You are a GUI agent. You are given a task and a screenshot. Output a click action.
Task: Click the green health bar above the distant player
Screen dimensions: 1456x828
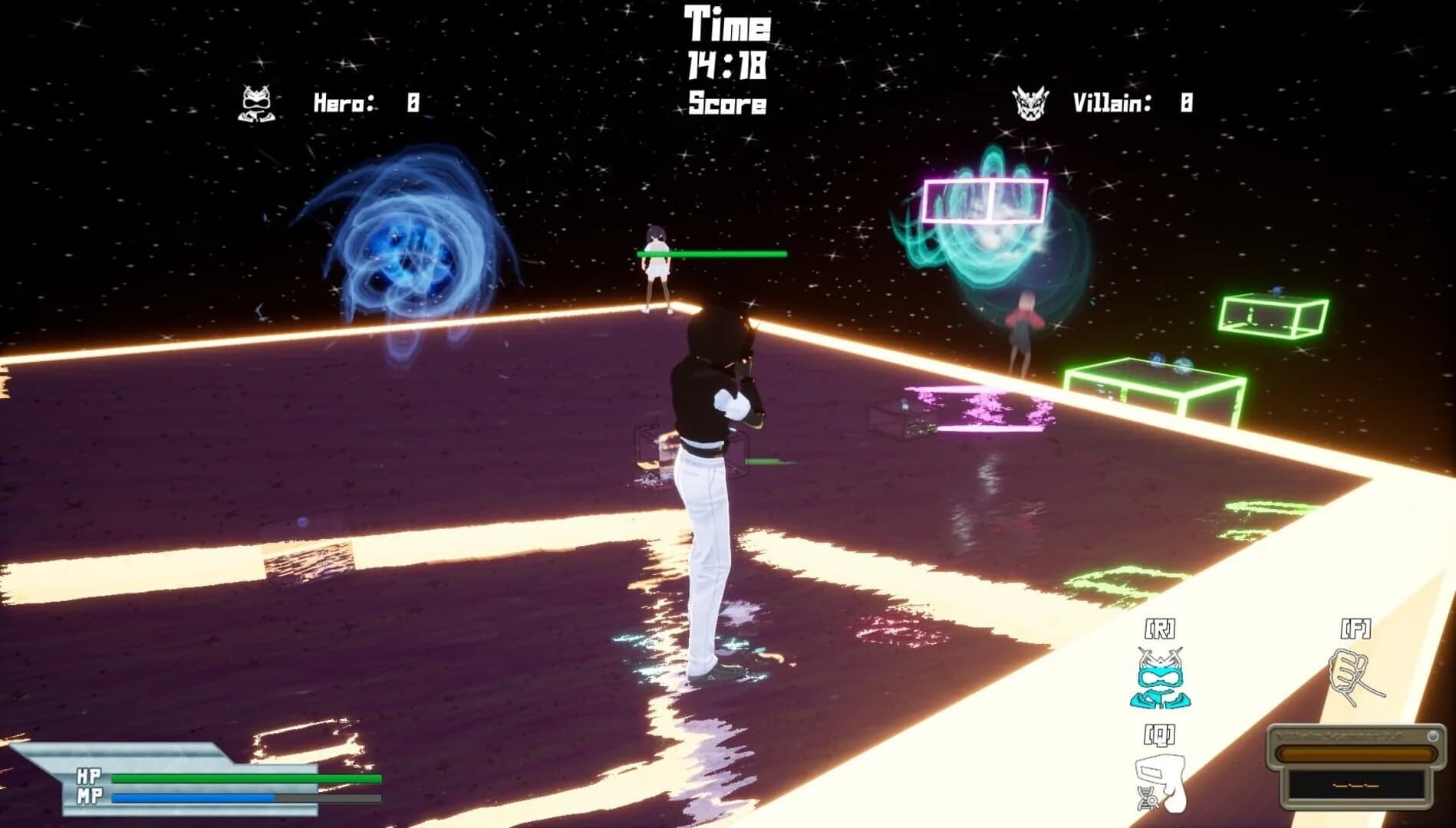click(x=711, y=251)
